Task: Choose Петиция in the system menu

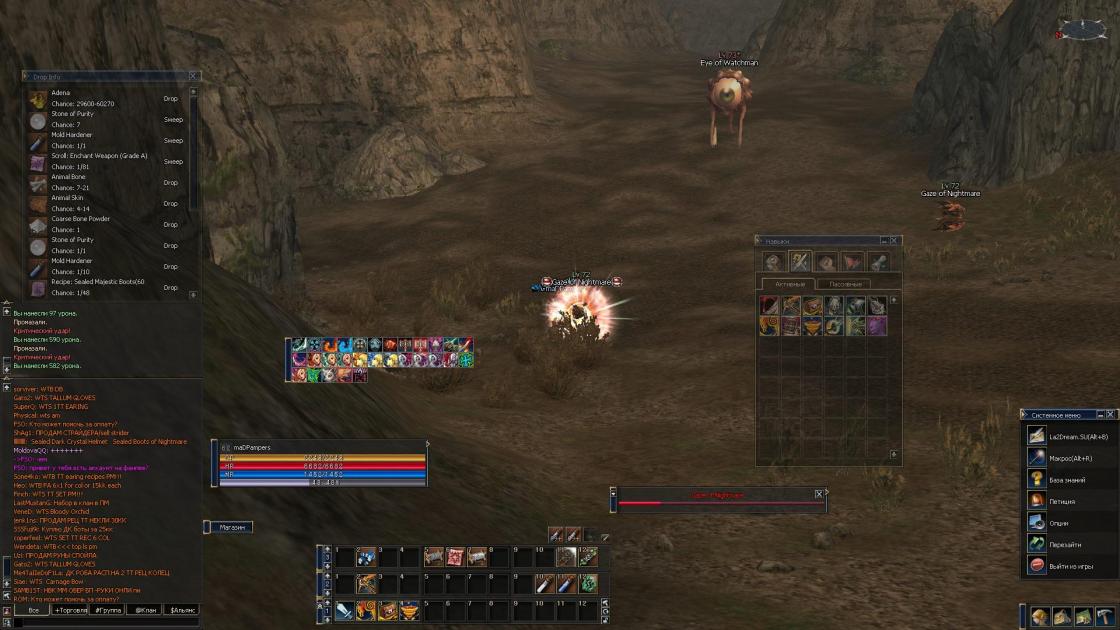Action: pyautogui.click(x=1062, y=501)
